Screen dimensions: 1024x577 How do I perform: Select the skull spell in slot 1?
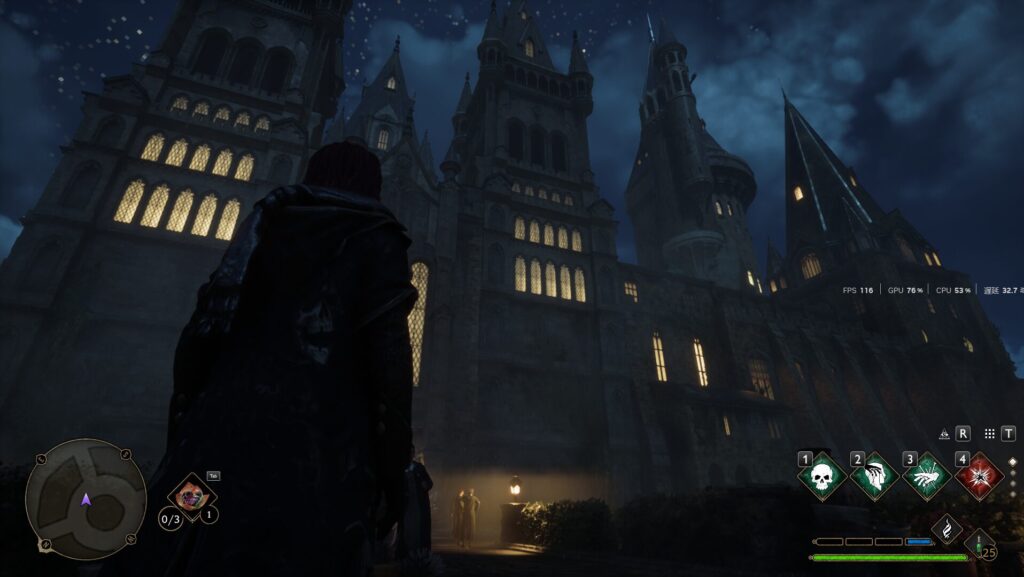click(x=822, y=476)
